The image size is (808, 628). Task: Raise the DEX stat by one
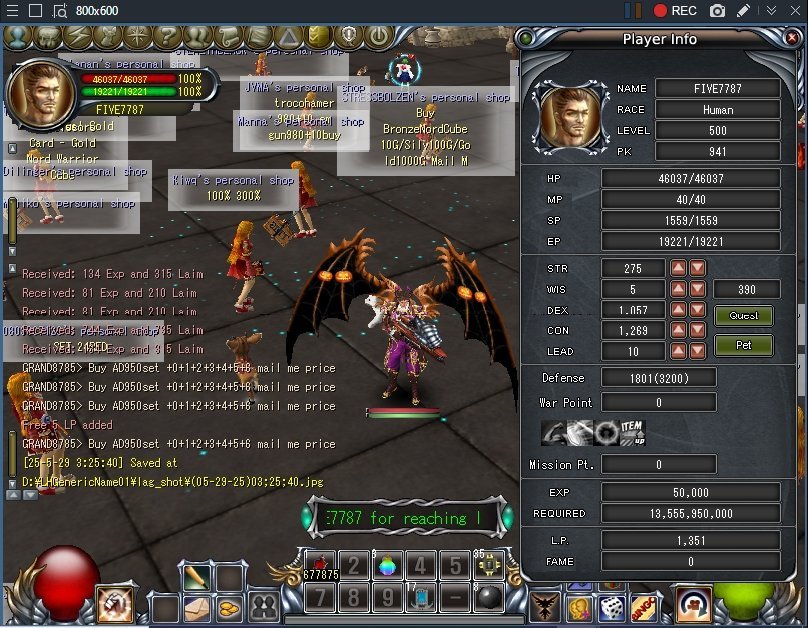[678, 310]
